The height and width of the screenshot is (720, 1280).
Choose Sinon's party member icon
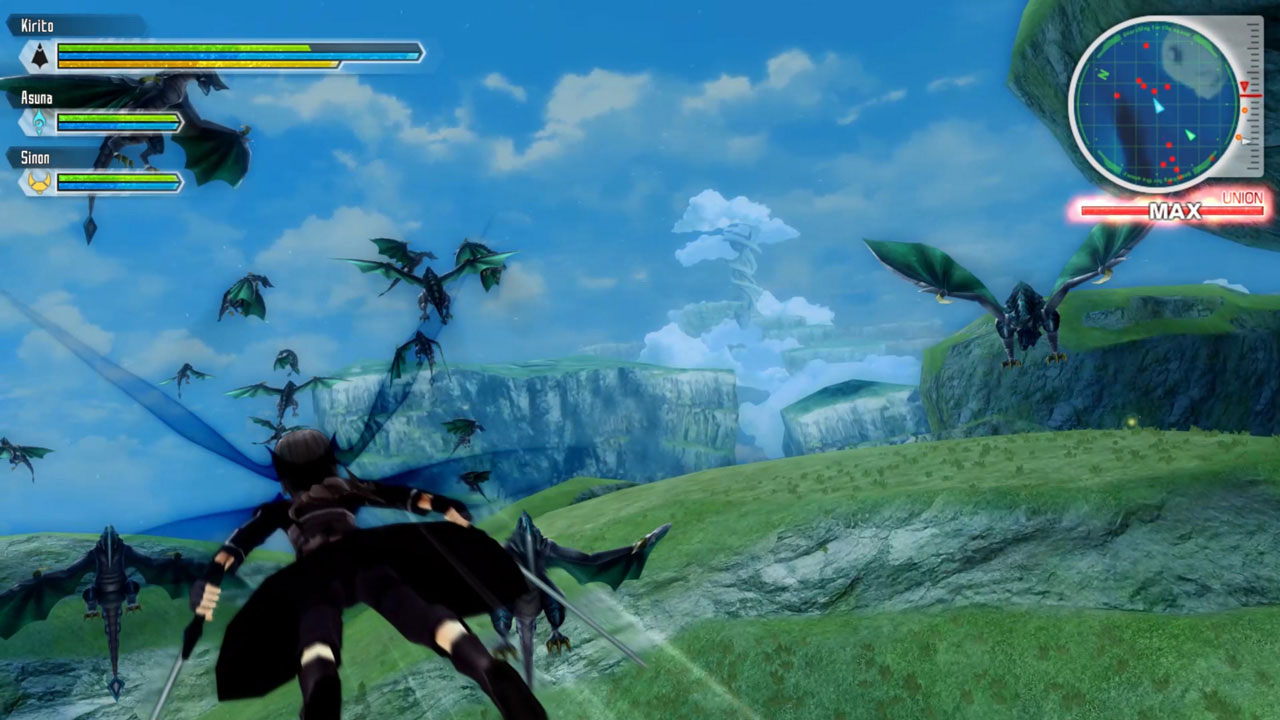[x=39, y=182]
